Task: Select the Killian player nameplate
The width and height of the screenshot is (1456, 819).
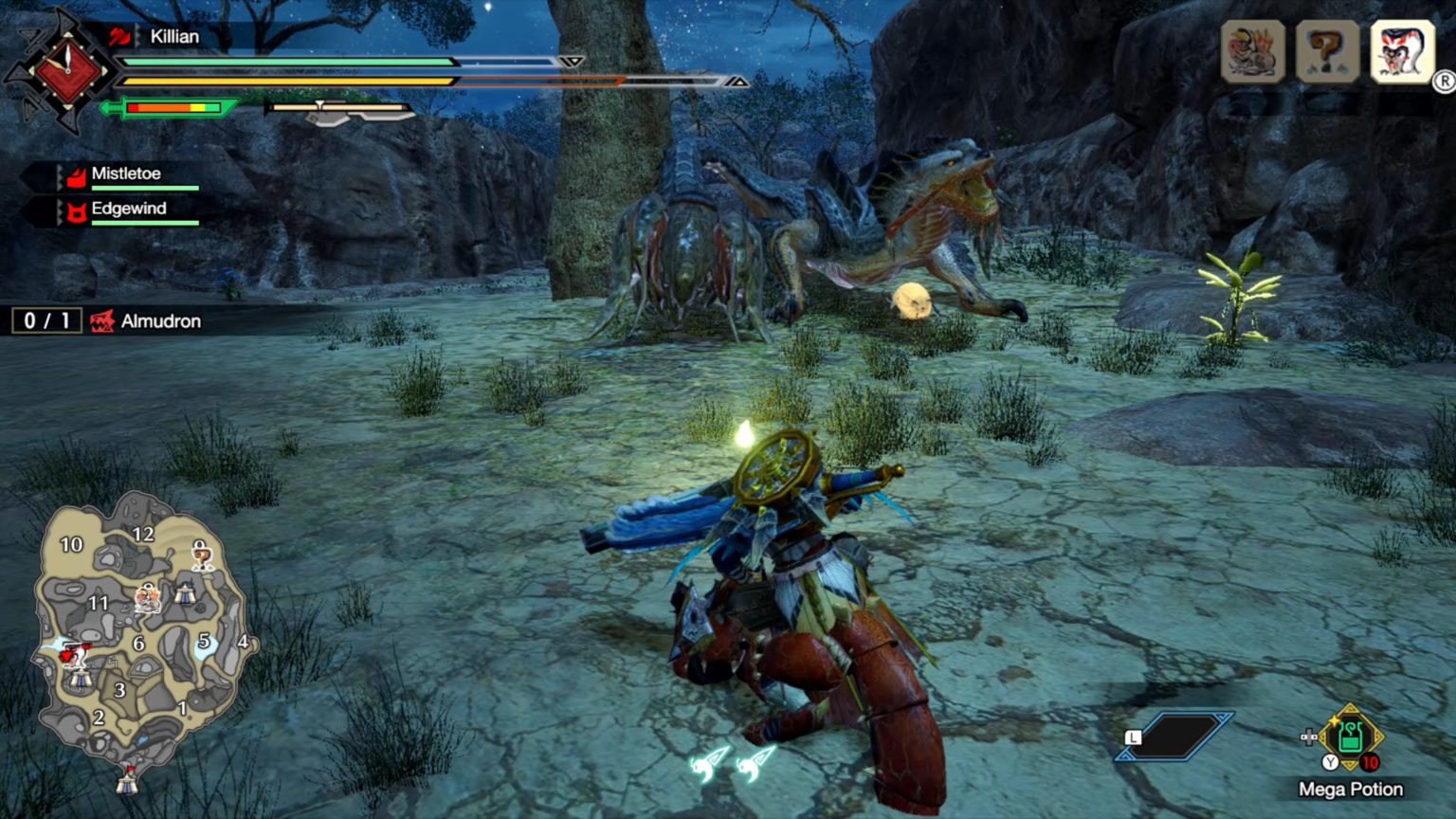Action: tap(173, 37)
